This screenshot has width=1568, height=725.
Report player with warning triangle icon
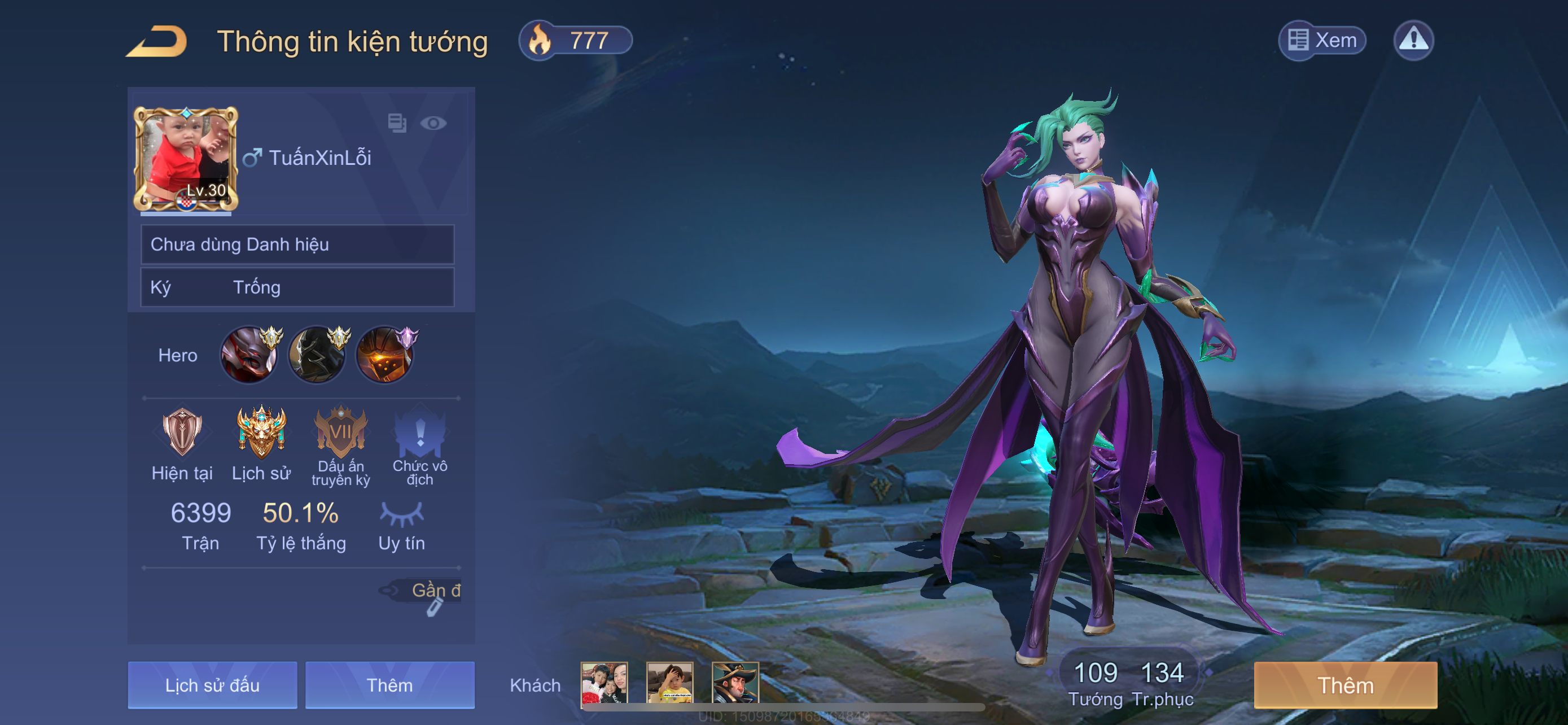tap(1413, 41)
